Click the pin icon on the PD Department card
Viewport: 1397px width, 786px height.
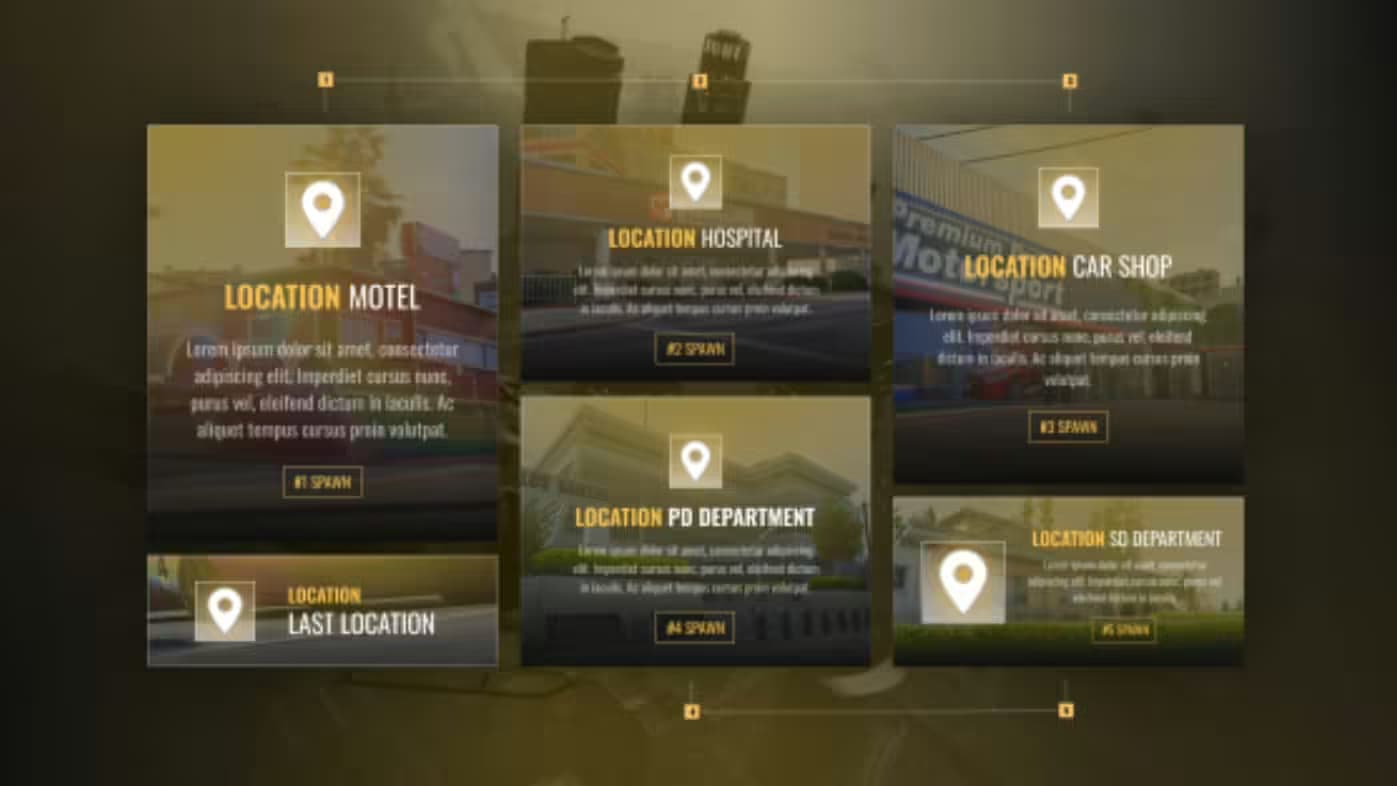click(x=695, y=462)
